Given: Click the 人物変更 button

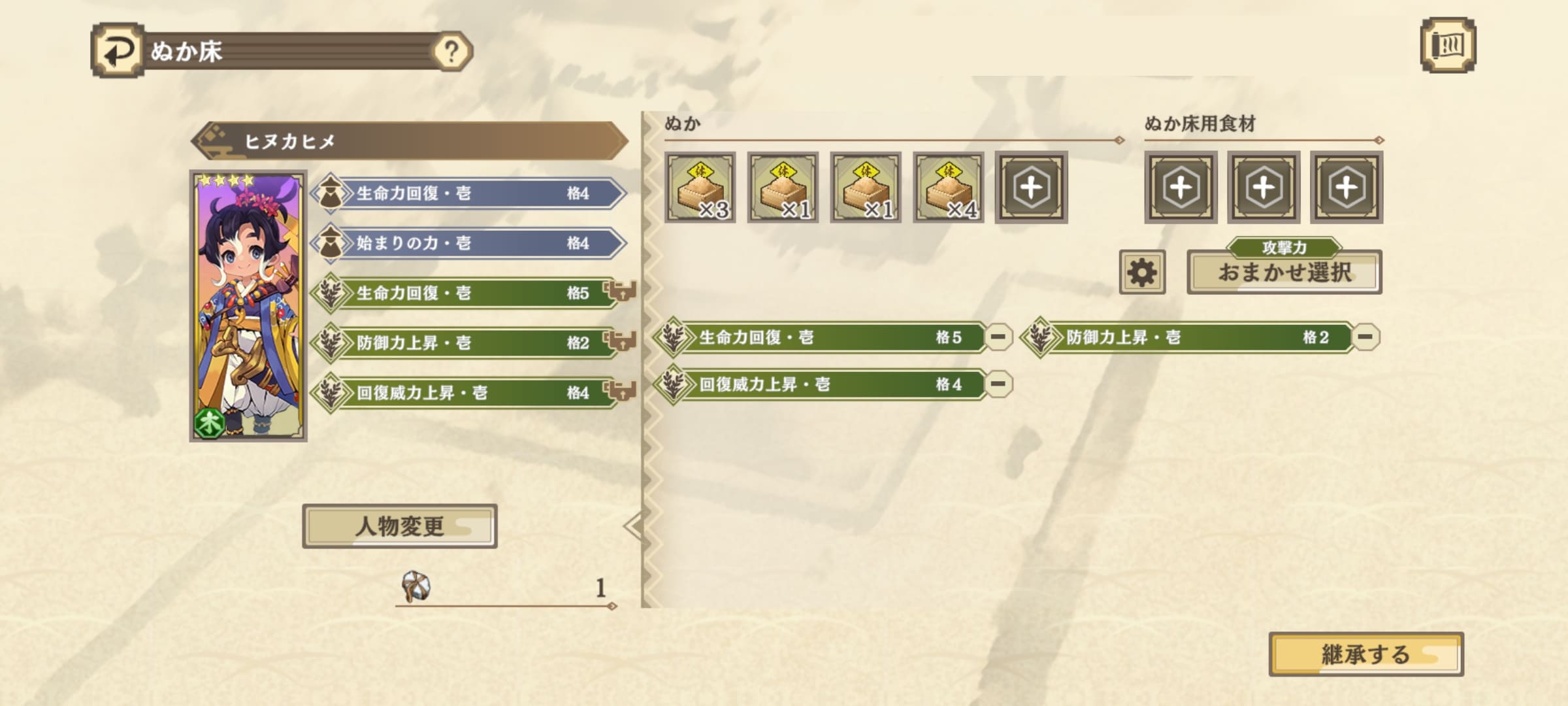Looking at the screenshot, I should [399, 526].
